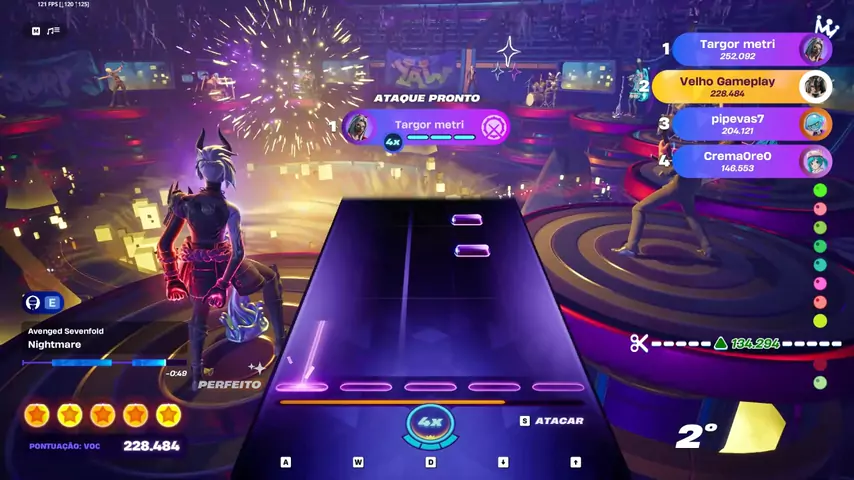Screen dimensions: 854x480
Task: Click the 4x multiplier gauge
Action: 430,424
